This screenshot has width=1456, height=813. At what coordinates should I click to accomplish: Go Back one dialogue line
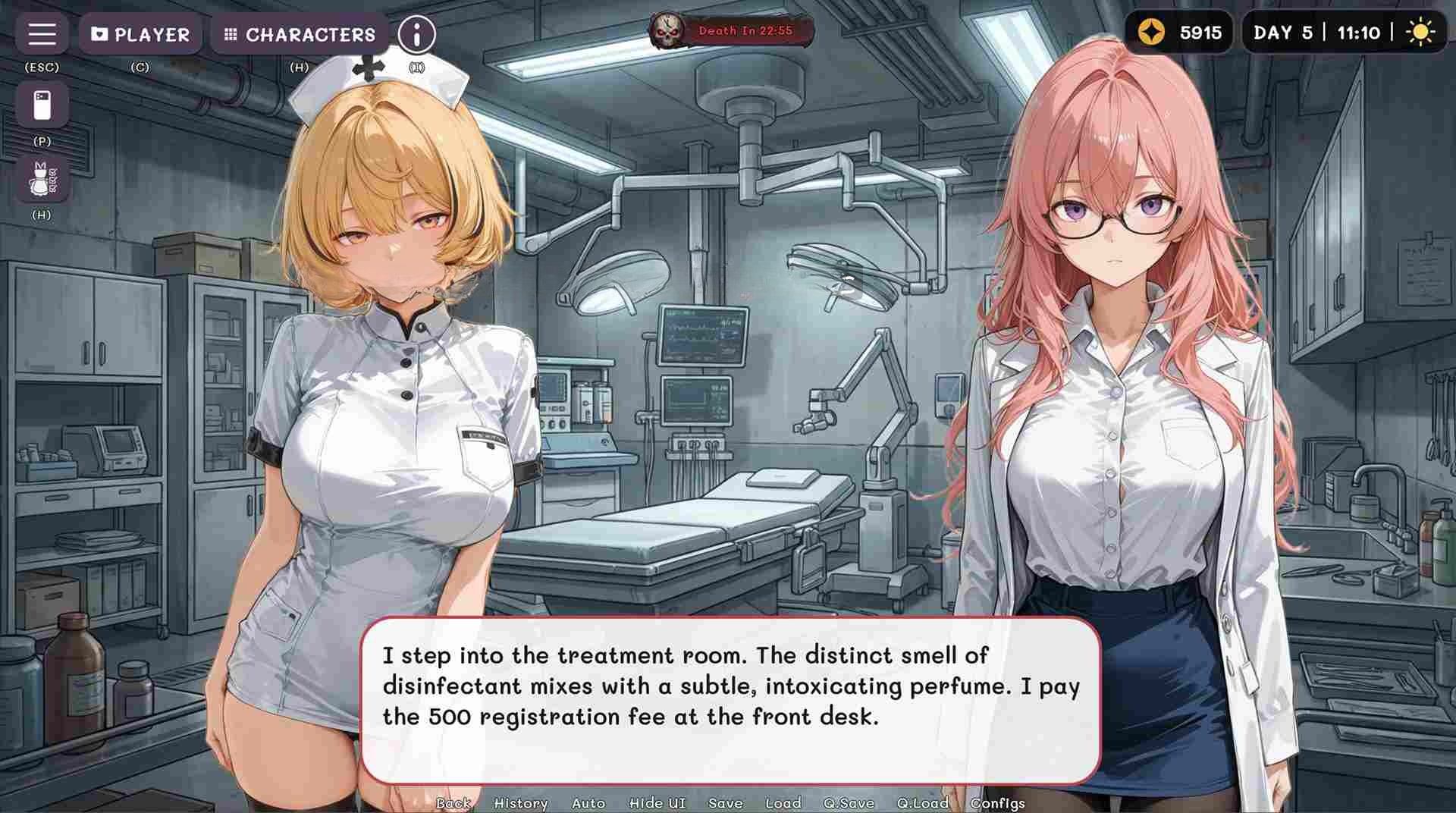point(453,803)
